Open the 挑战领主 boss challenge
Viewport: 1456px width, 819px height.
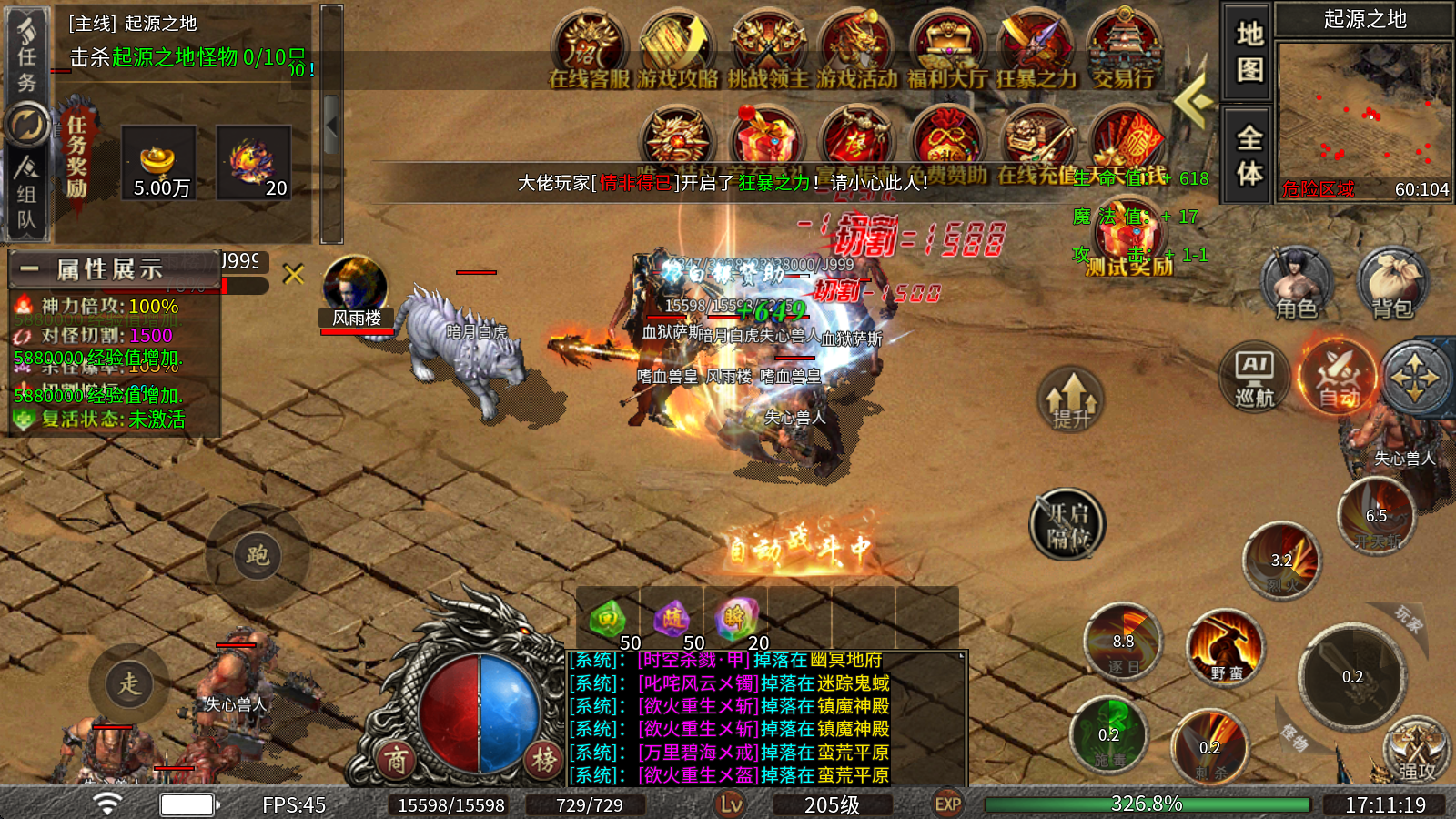pyautogui.click(x=767, y=50)
